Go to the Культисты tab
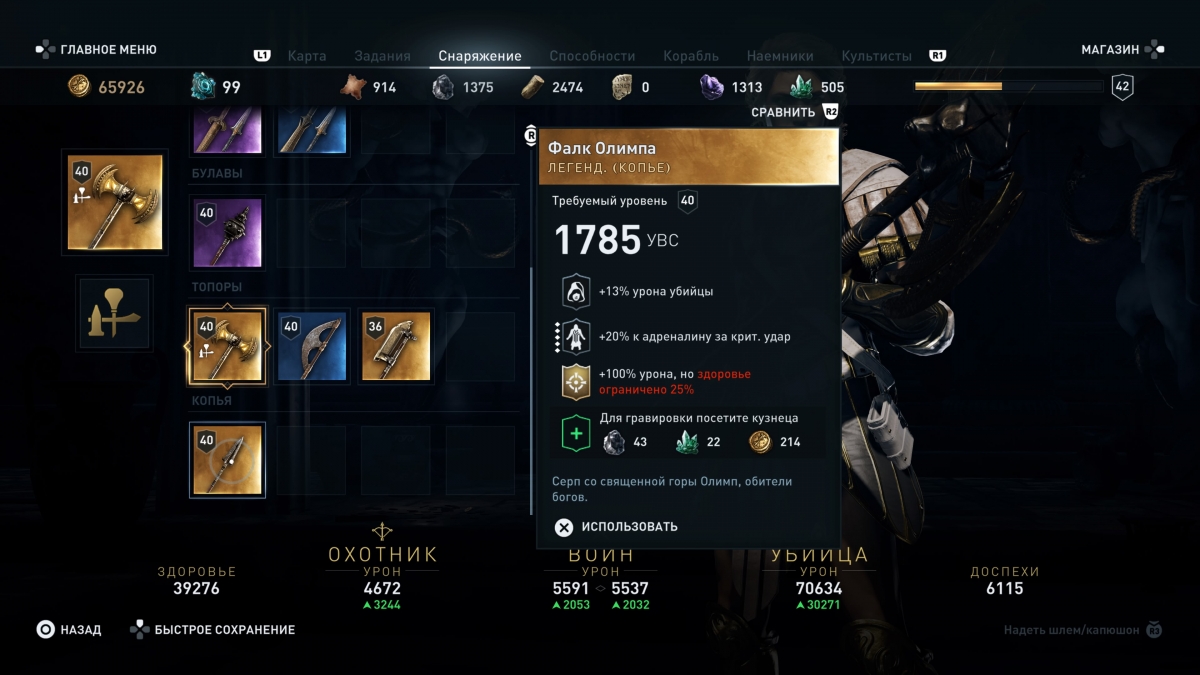This screenshot has height=675, width=1200. coord(877,56)
